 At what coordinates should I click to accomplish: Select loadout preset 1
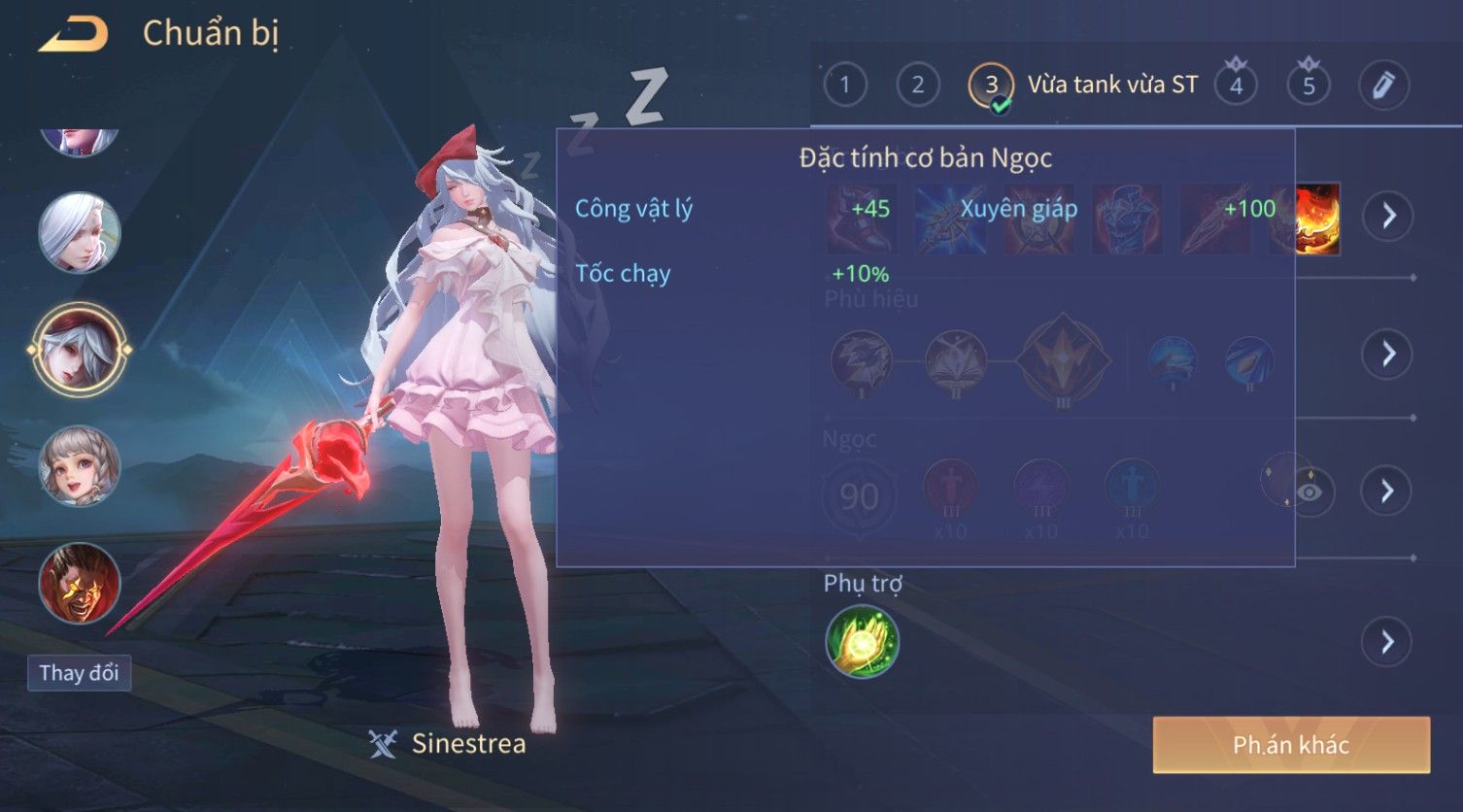[x=844, y=85]
